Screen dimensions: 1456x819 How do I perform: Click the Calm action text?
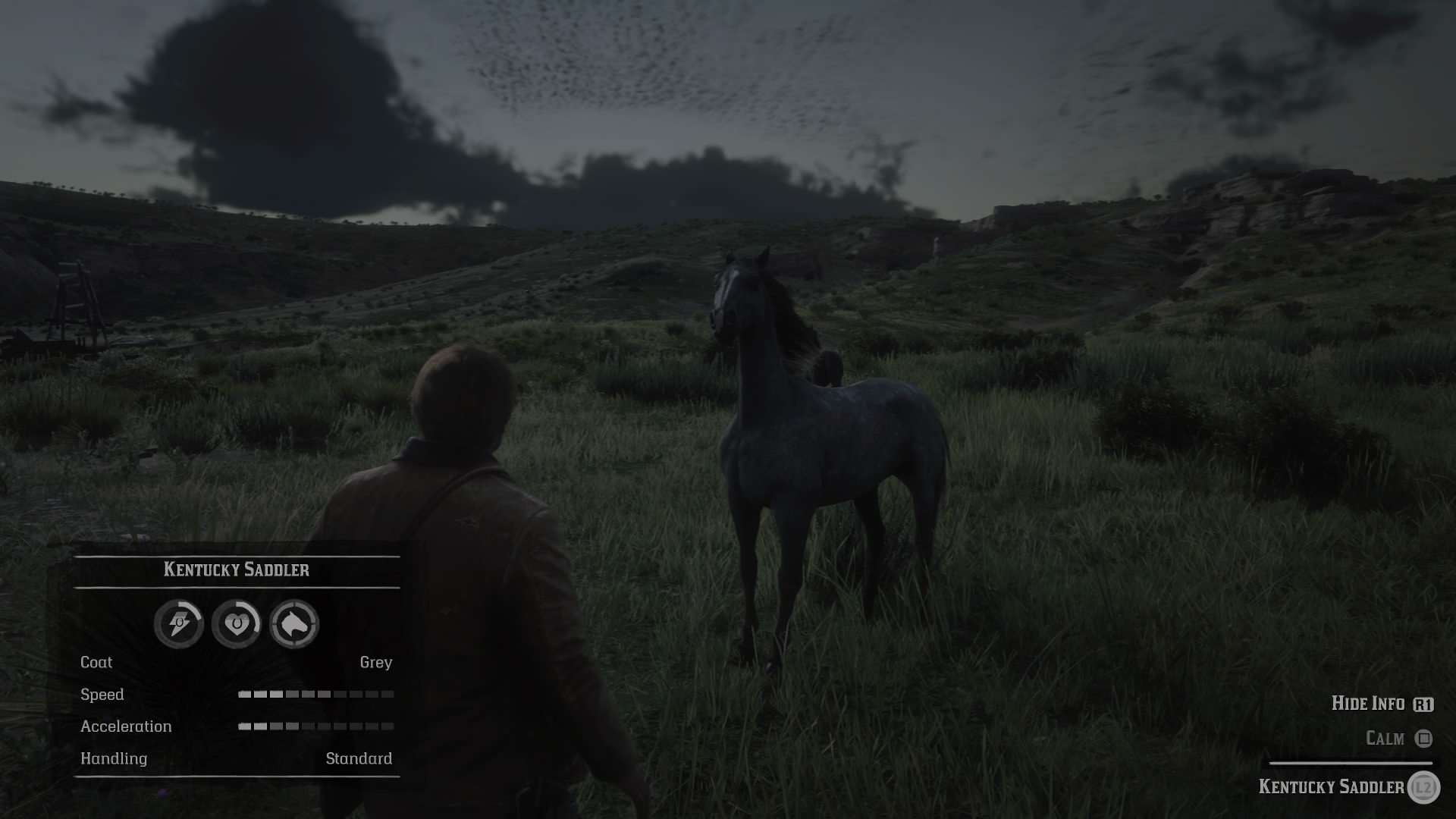[x=1385, y=738]
